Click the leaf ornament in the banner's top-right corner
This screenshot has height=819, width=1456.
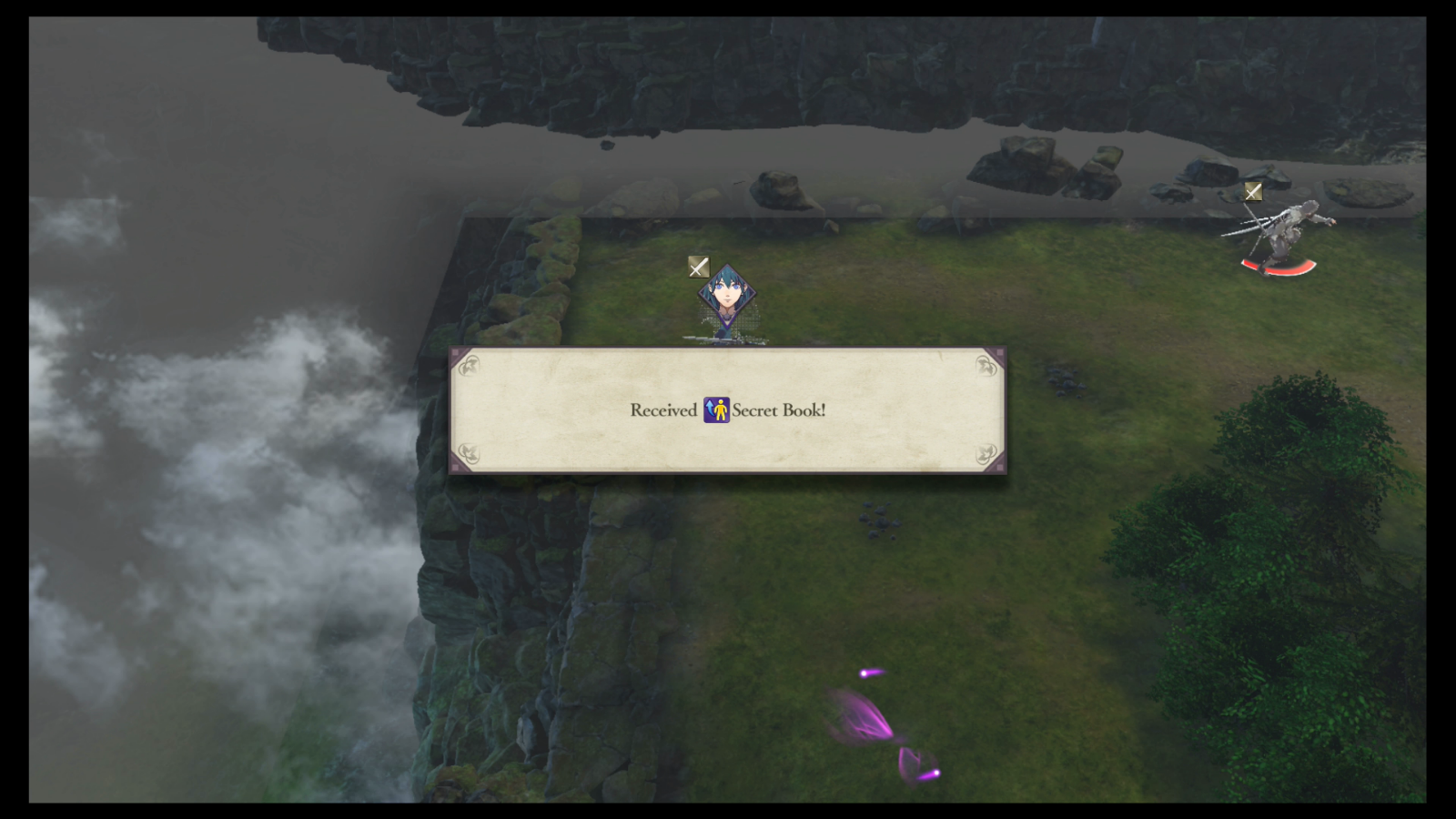(x=984, y=367)
